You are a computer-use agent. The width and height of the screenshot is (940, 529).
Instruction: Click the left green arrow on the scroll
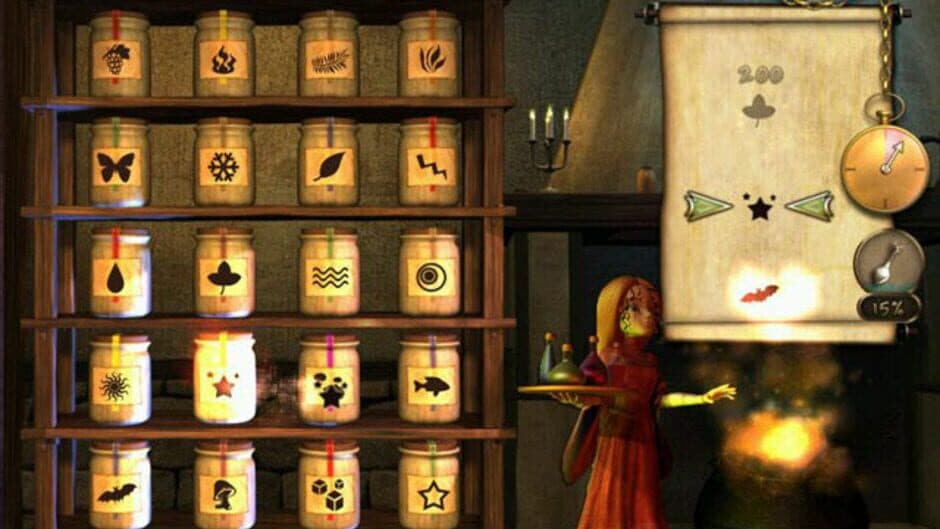point(708,206)
